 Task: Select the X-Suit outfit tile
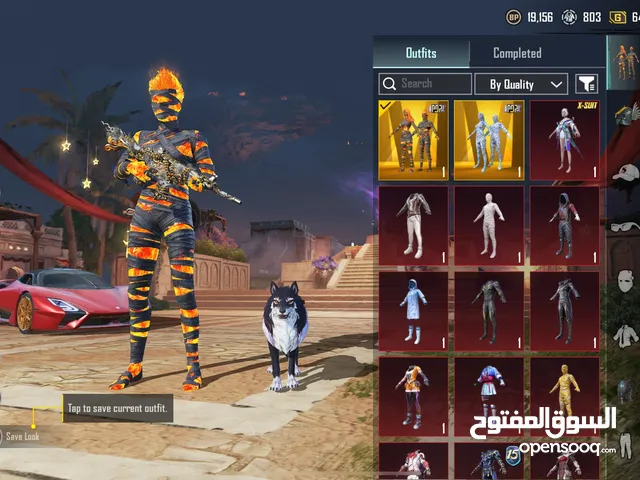coord(565,139)
